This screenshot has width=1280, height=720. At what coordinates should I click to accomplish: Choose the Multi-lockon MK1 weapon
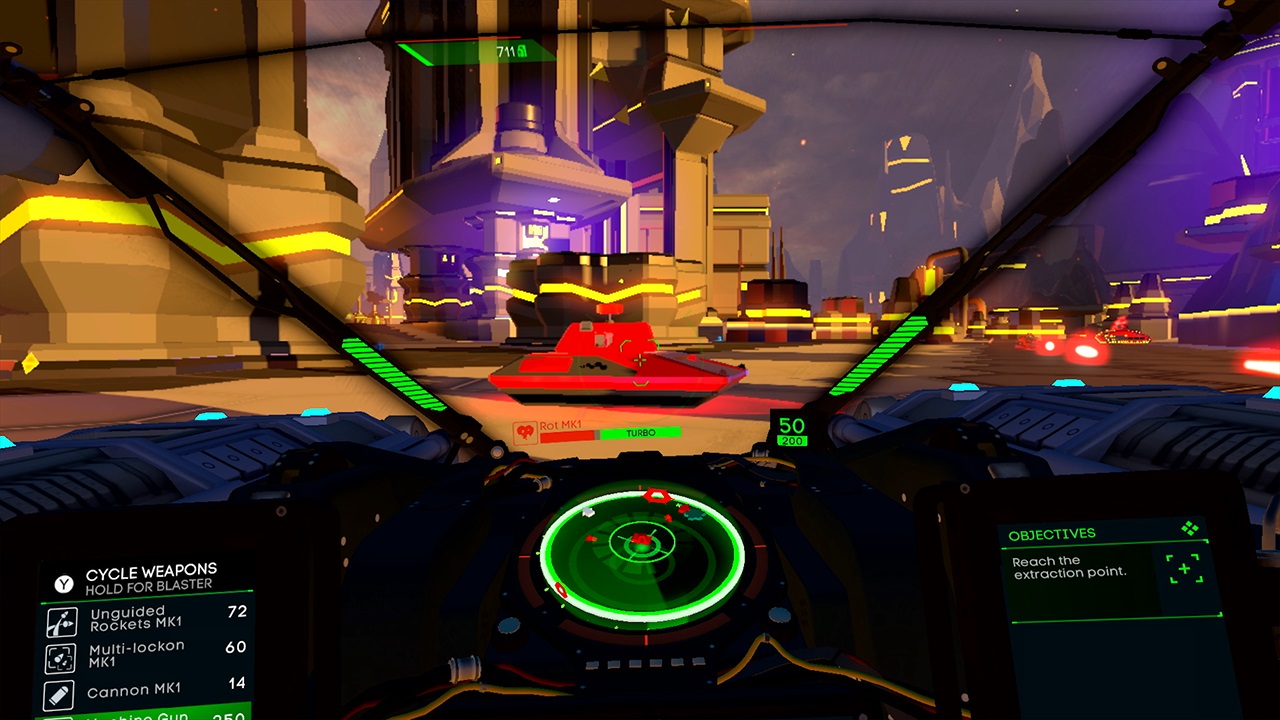pyautogui.click(x=145, y=655)
